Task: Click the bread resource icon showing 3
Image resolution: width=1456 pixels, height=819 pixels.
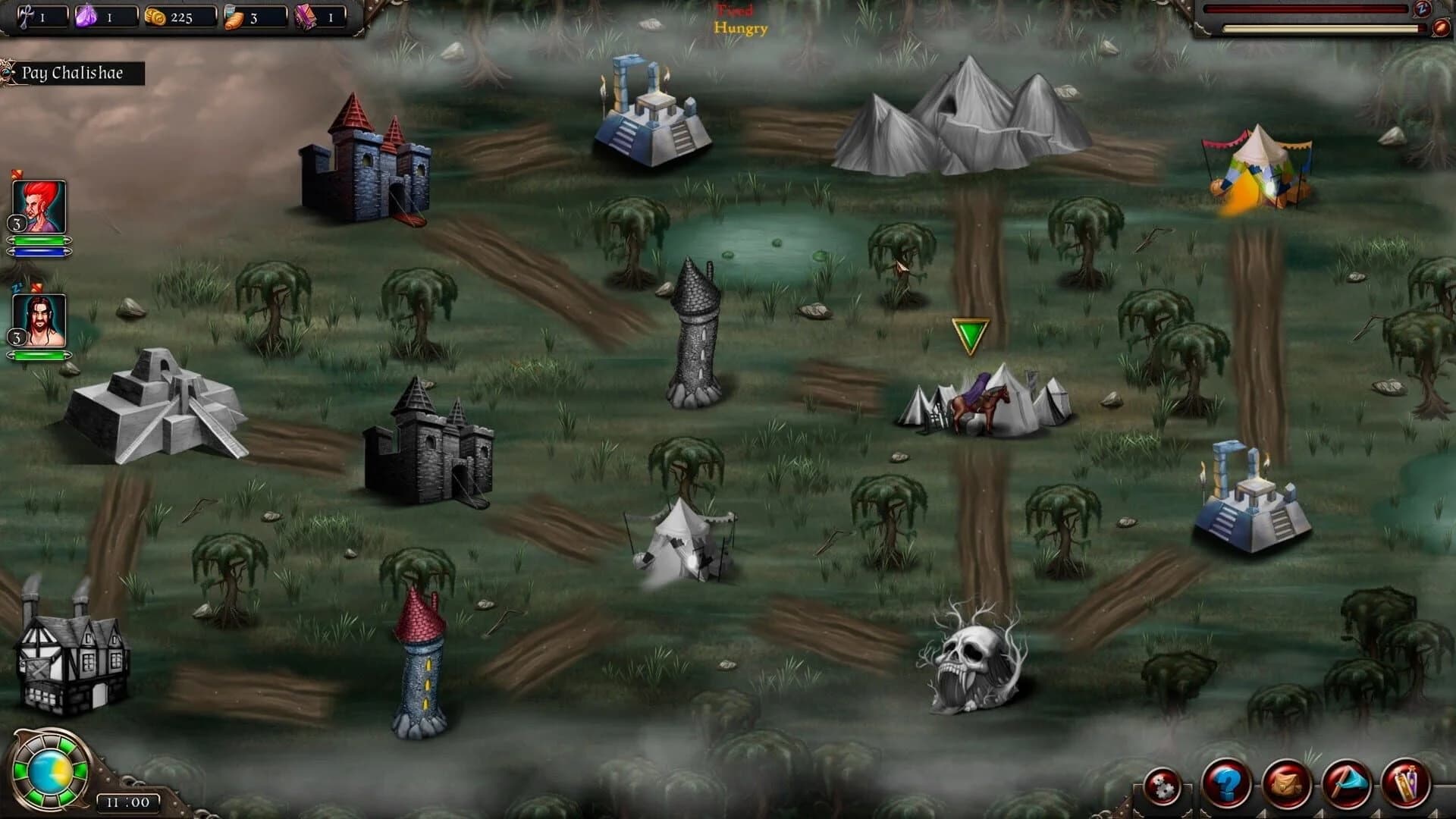Action: click(236, 18)
